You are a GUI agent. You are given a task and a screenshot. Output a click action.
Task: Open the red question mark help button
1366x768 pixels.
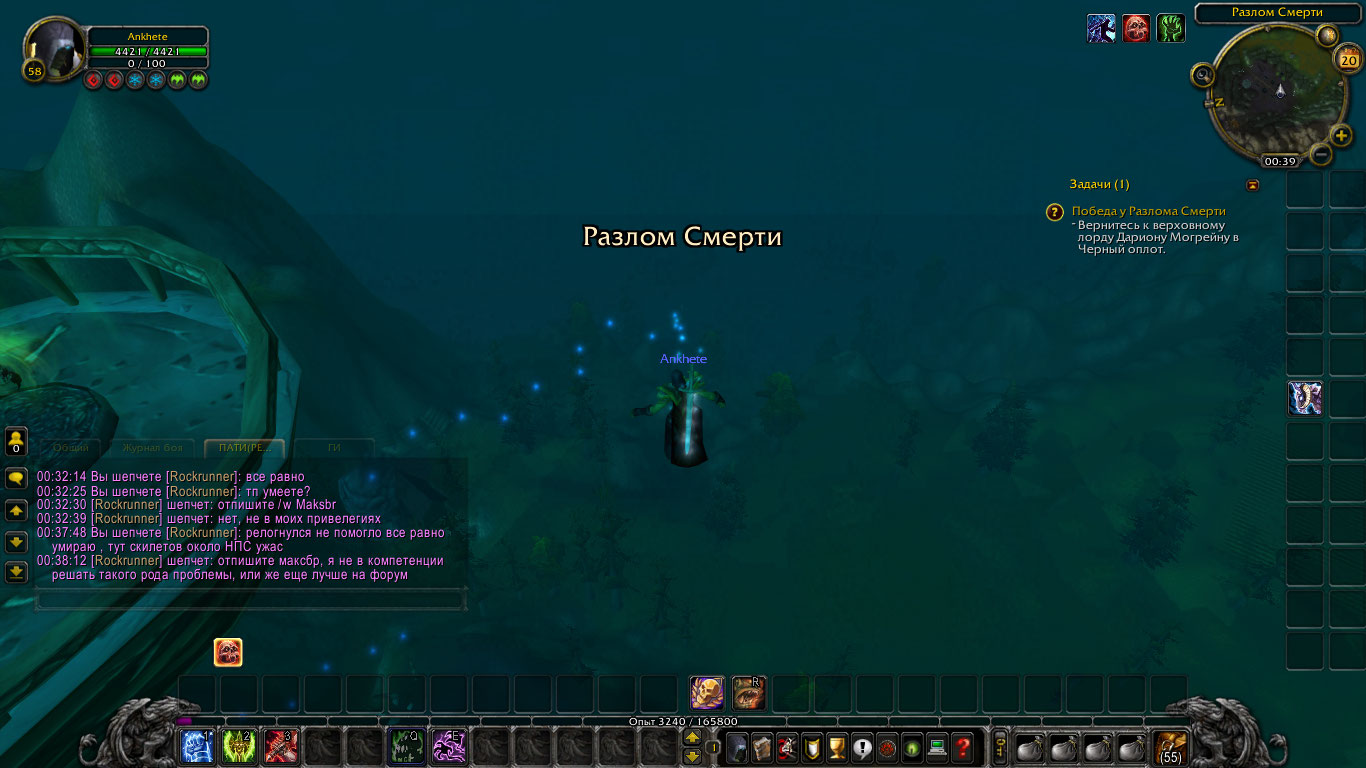click(962, 747)
